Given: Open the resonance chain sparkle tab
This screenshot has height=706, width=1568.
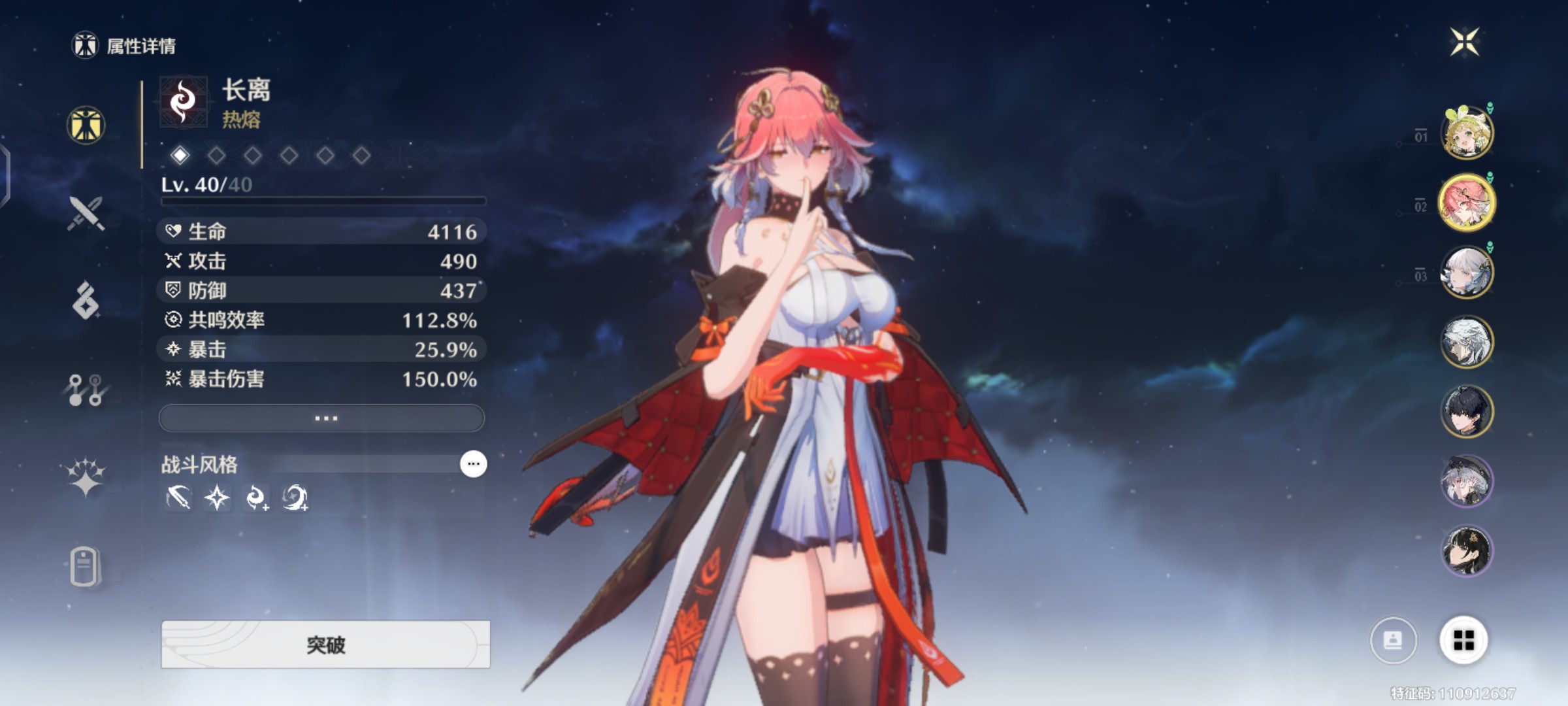Looking at the screenshot, I should [x=86, y=477].
